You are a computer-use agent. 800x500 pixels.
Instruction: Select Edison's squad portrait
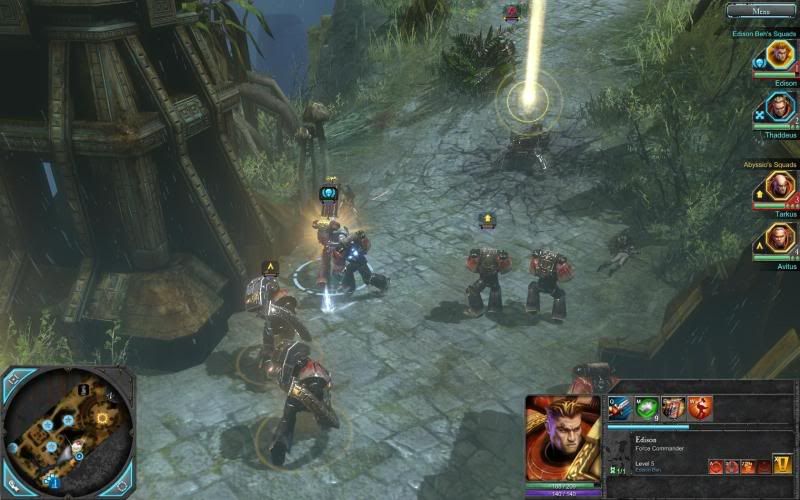pyautogui.click(x=780, y=55)
